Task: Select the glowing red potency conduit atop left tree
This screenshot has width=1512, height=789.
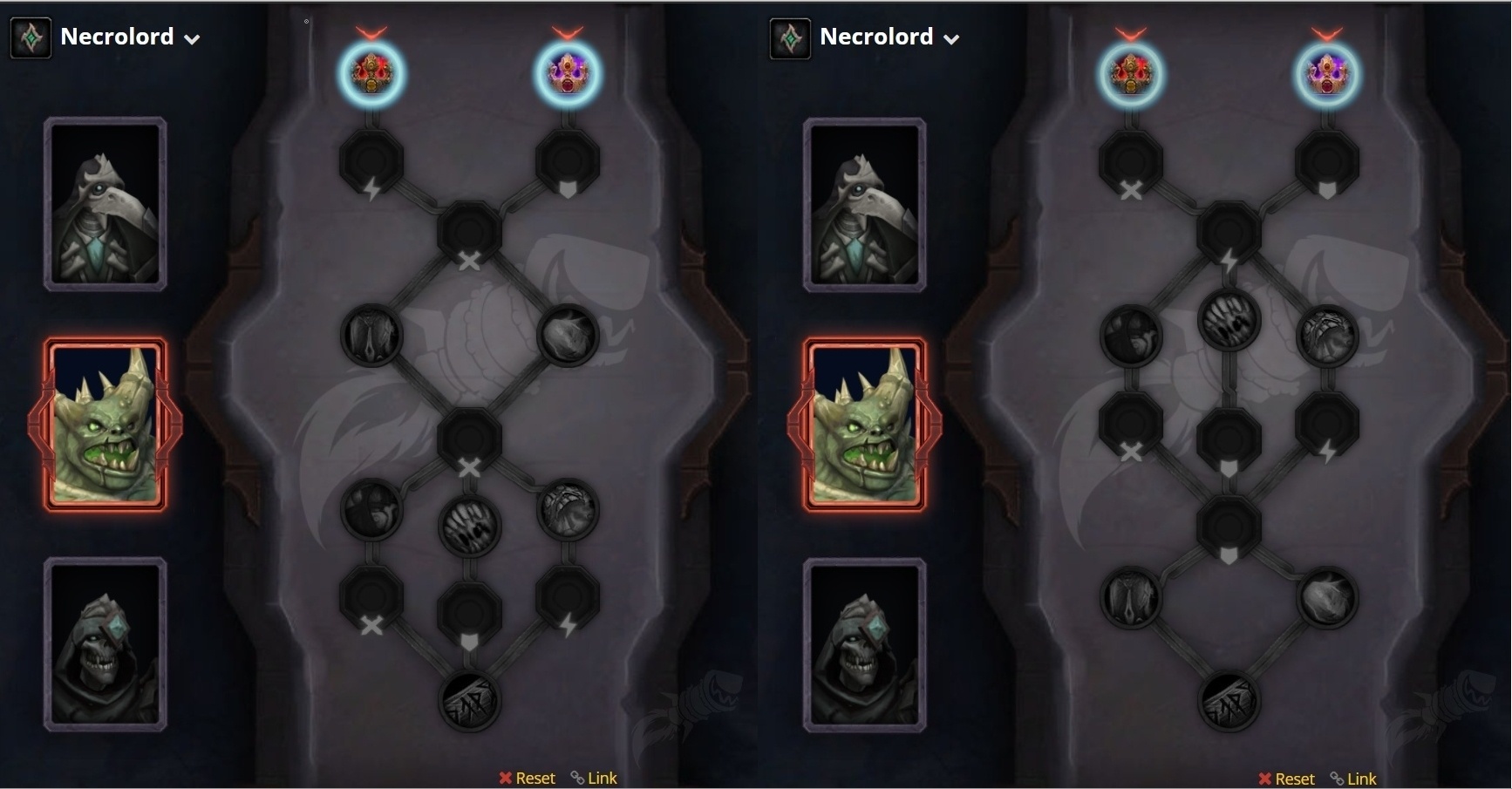Action: 372,73
